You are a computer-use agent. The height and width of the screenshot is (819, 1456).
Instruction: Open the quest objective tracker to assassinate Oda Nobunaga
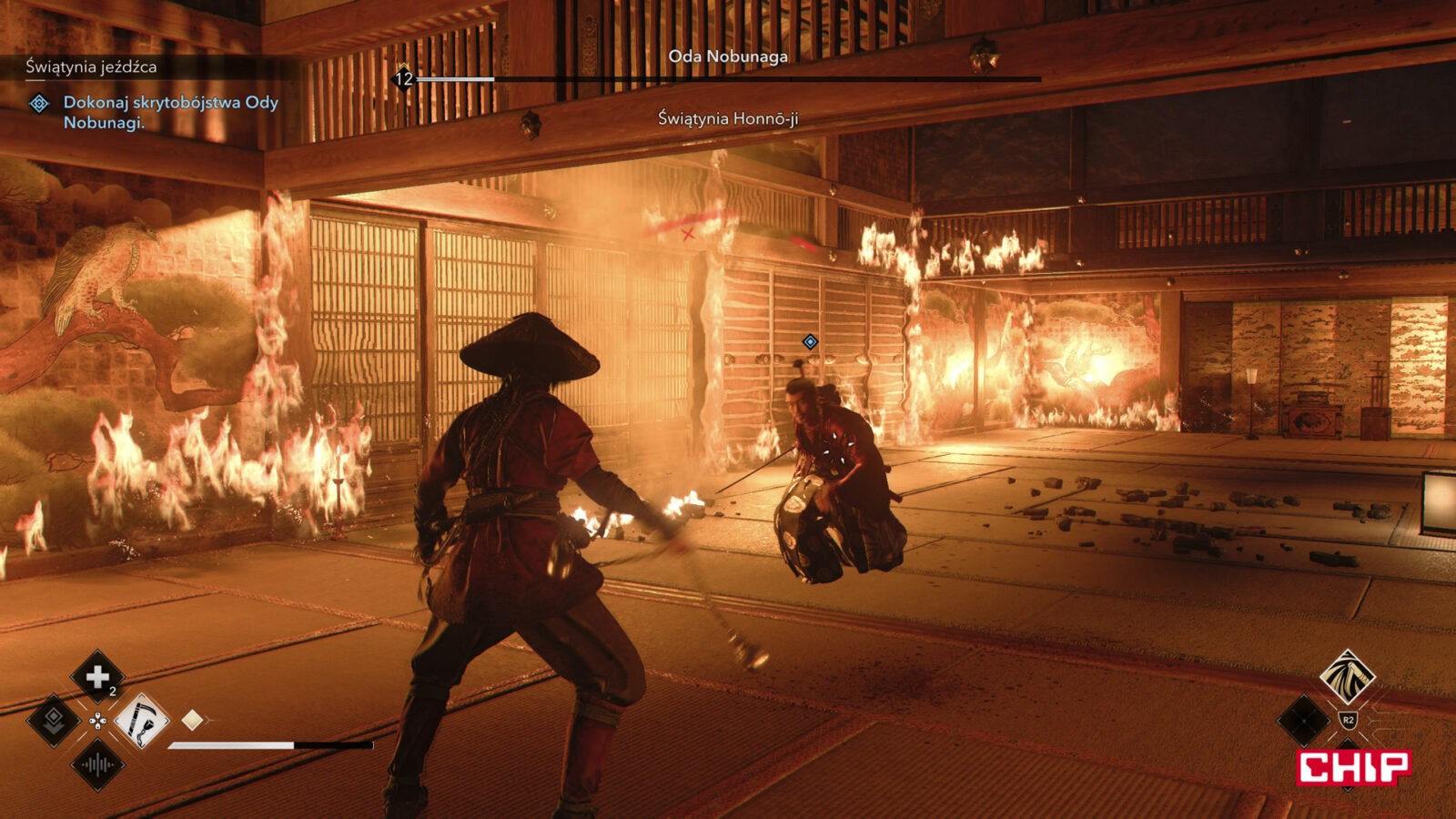click(x=169, y=112)
